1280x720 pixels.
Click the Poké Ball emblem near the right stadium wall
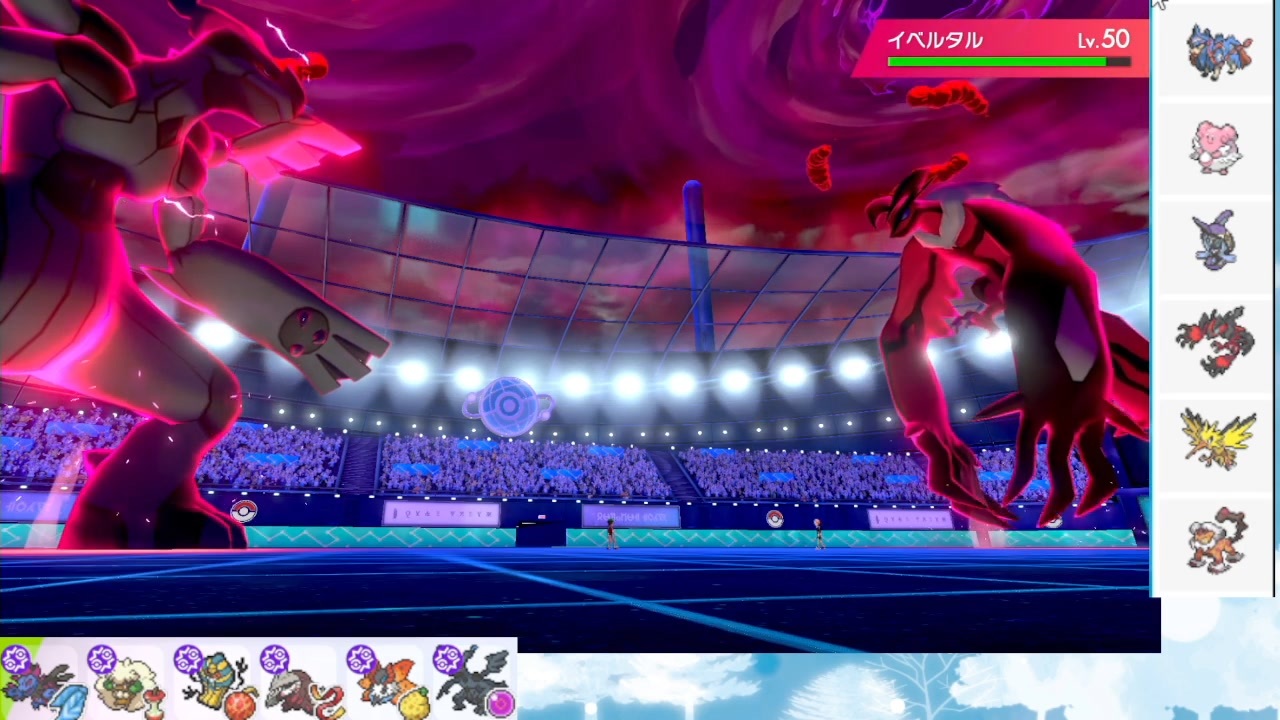coord(776,518)
